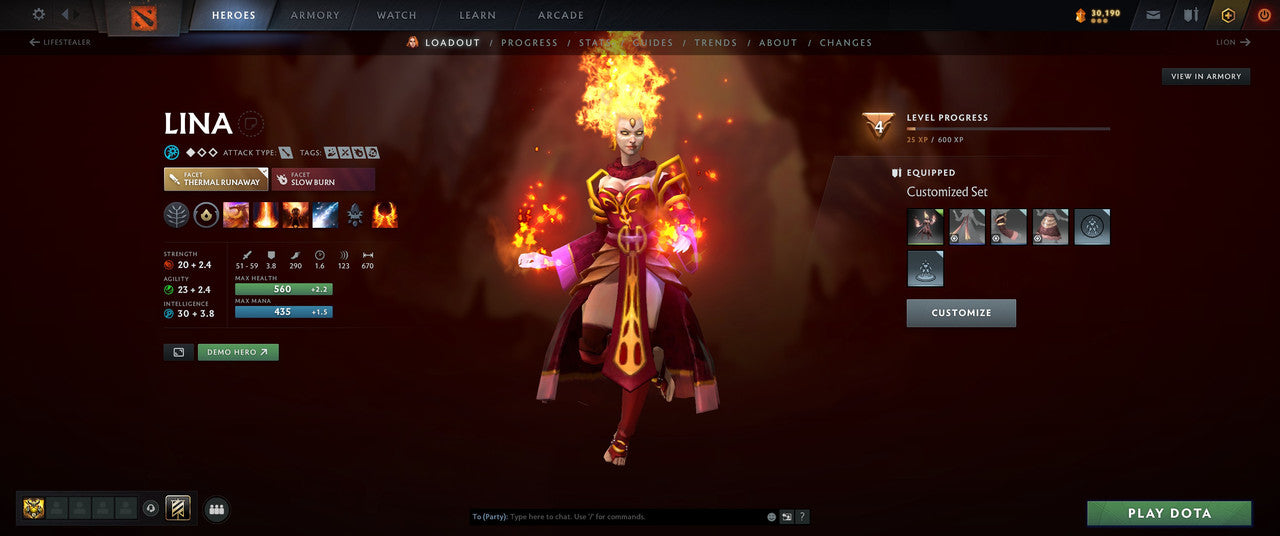The height and width of the screenshot is (536, 1280).
Task: Open the Watch tab
Action: (396, 16)
